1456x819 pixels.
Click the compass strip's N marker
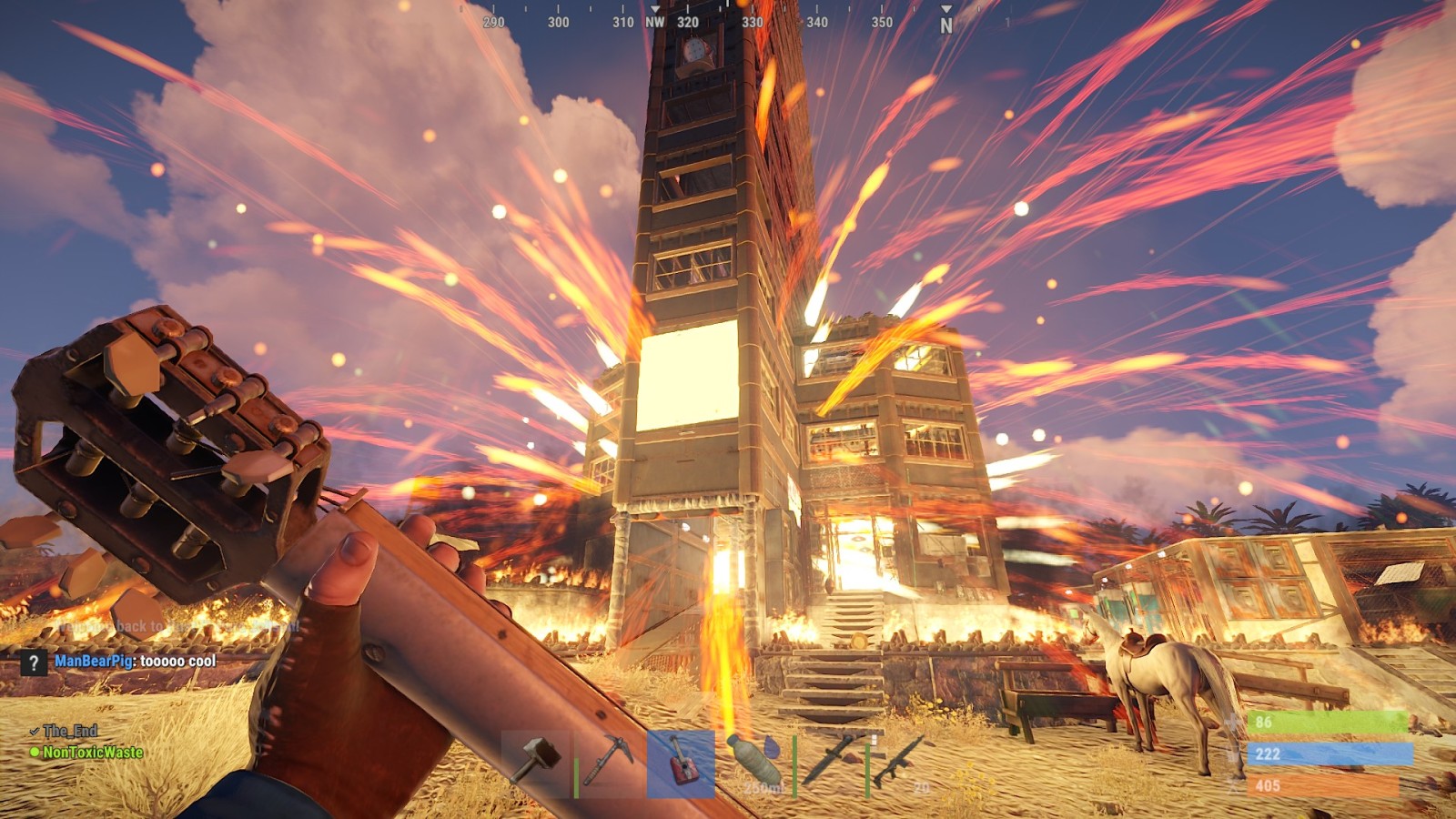point(946,25)
